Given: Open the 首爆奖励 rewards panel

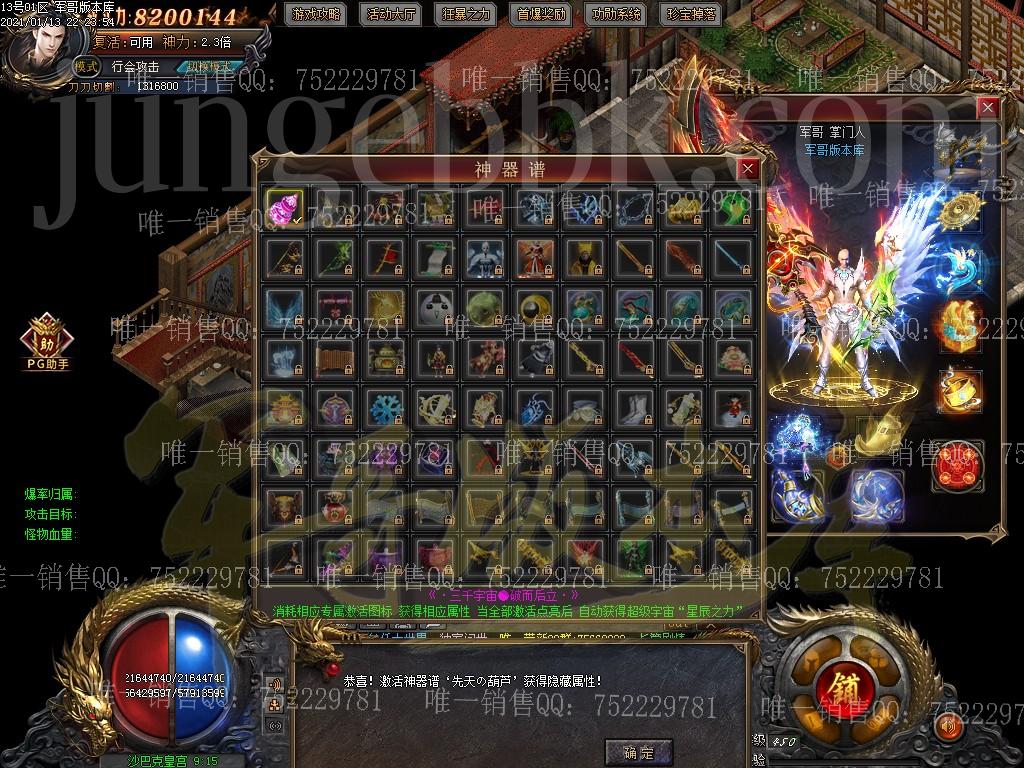Looking at the screenshot, I should pyautogui.click(x=541, y=15).
